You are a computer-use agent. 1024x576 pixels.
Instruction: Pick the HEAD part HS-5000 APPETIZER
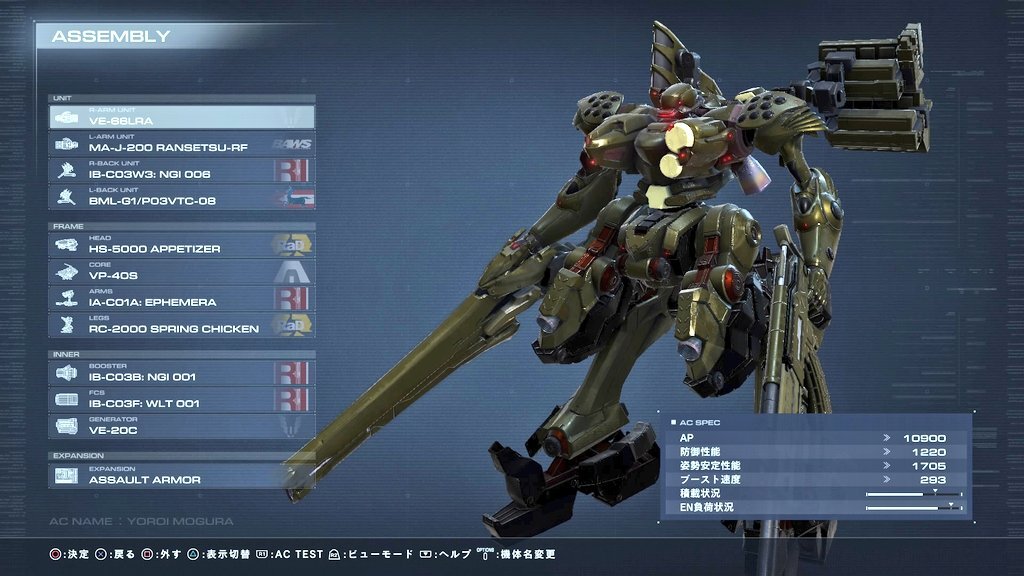pyautogui.click(x=181, y=245)
